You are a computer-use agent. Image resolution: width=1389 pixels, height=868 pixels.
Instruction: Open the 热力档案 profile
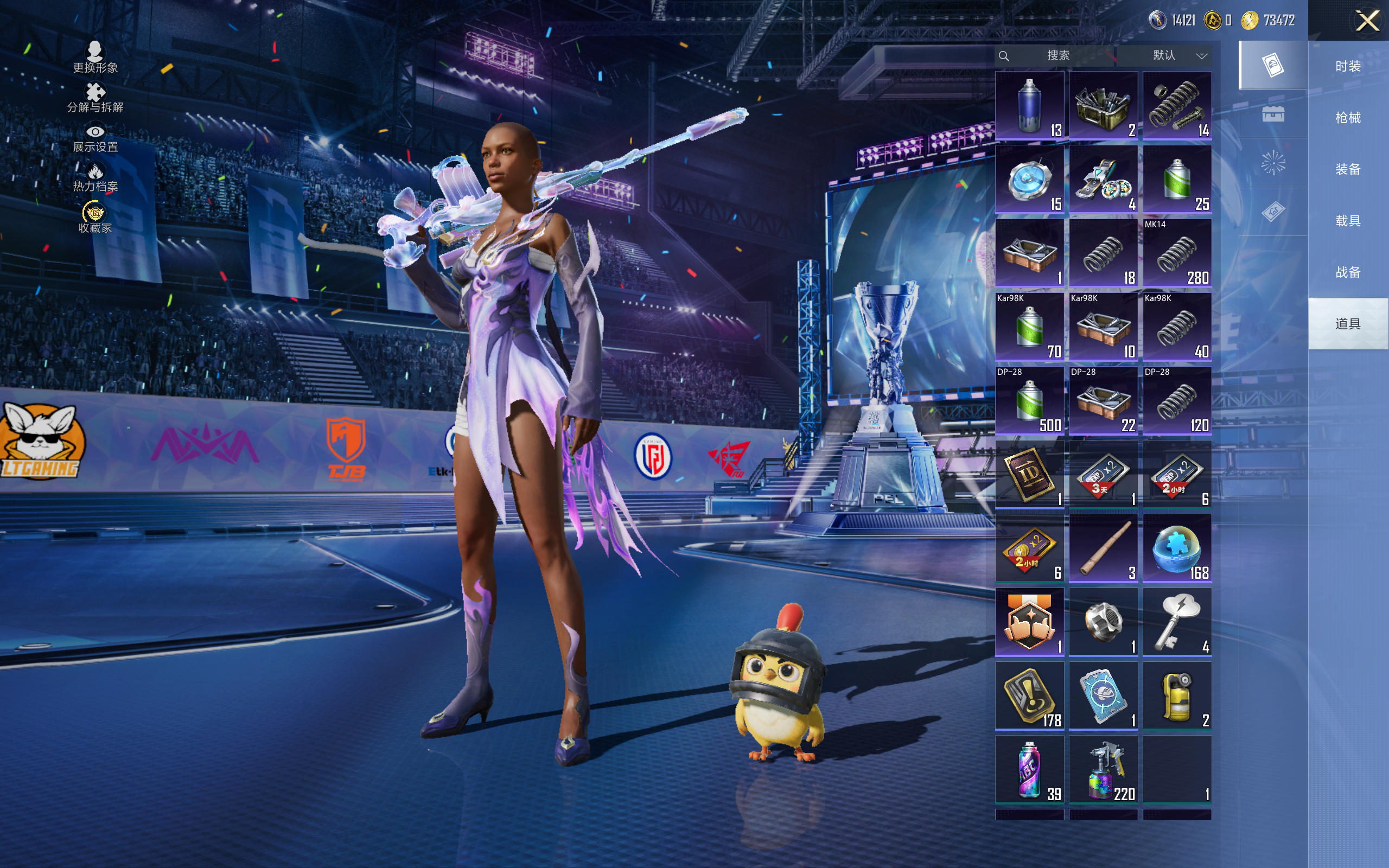(x=95, y=177)
